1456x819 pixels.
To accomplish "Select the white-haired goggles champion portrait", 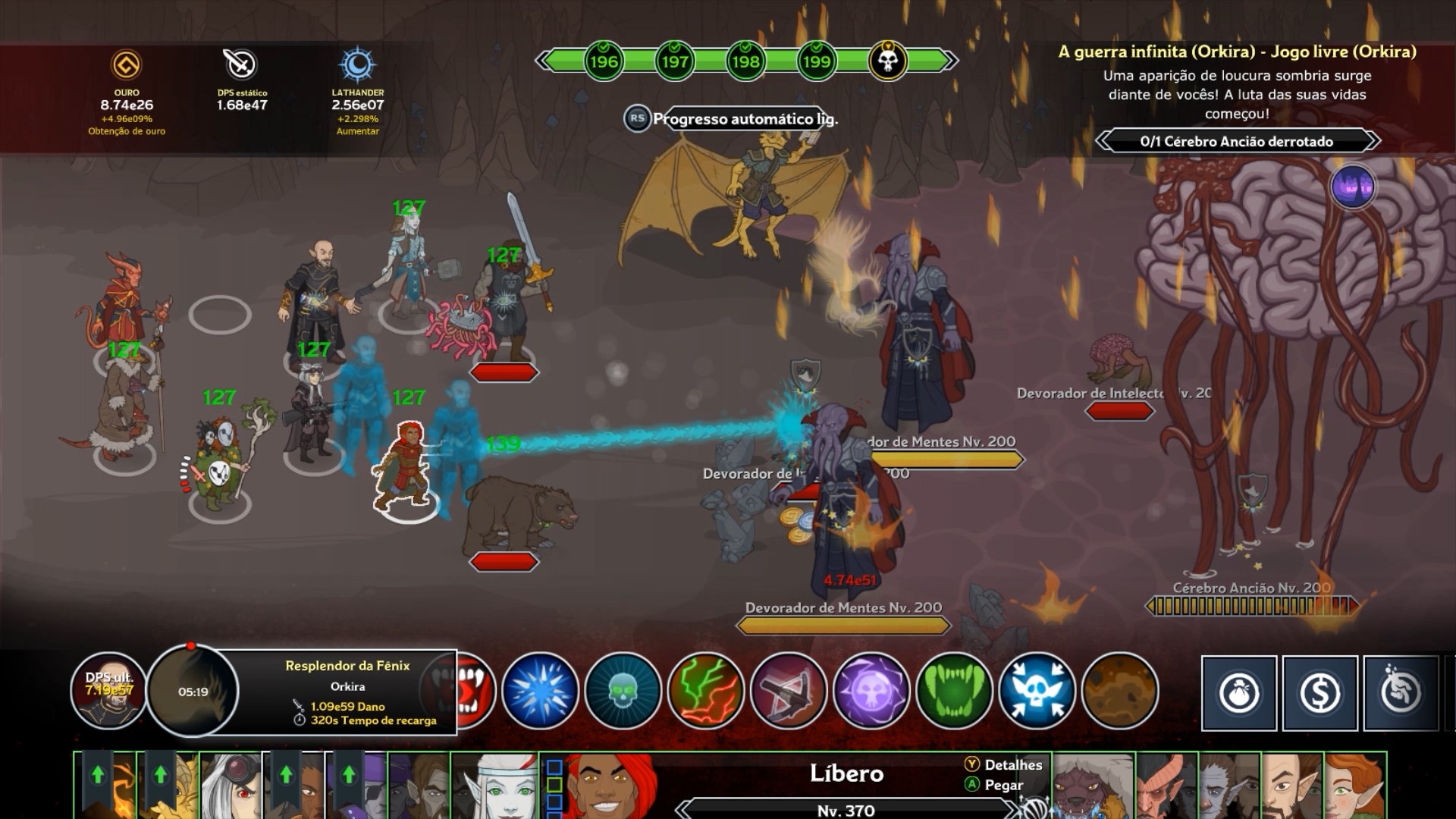I will (231, 786).
